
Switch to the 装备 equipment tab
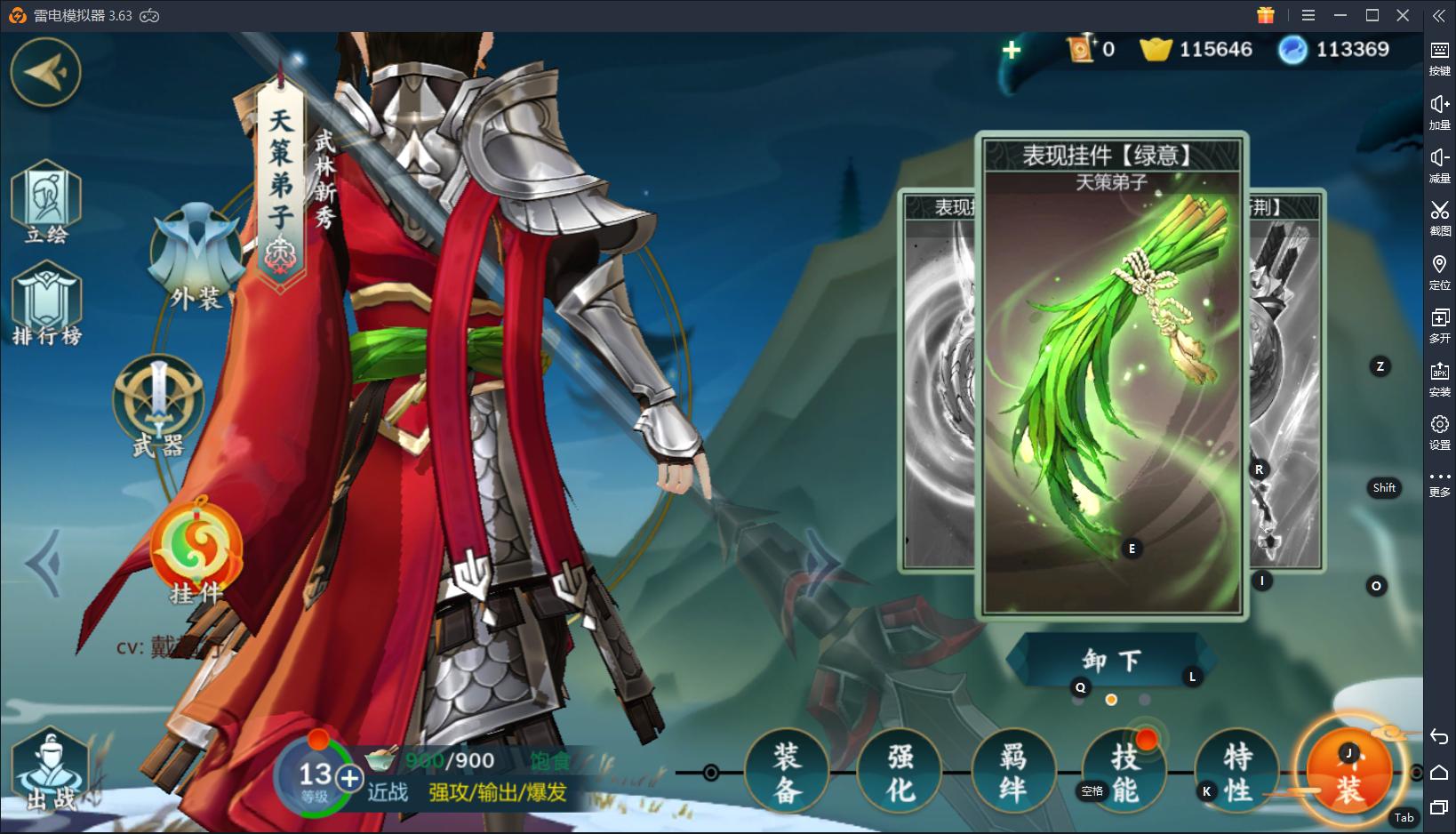click(787, 773)
